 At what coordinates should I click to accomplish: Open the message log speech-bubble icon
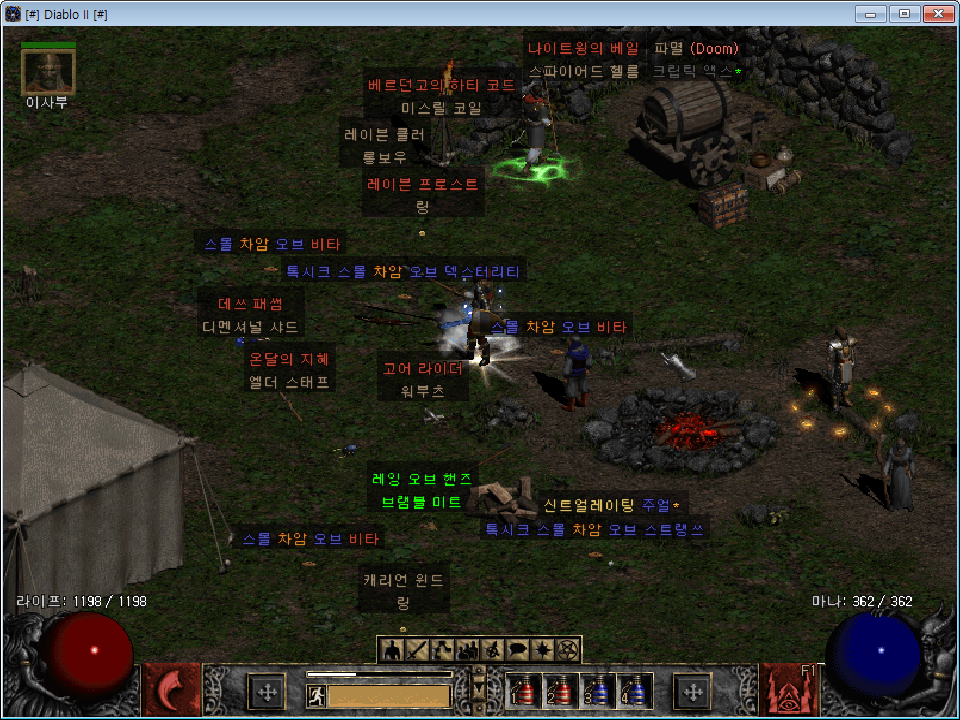[518, 650]
